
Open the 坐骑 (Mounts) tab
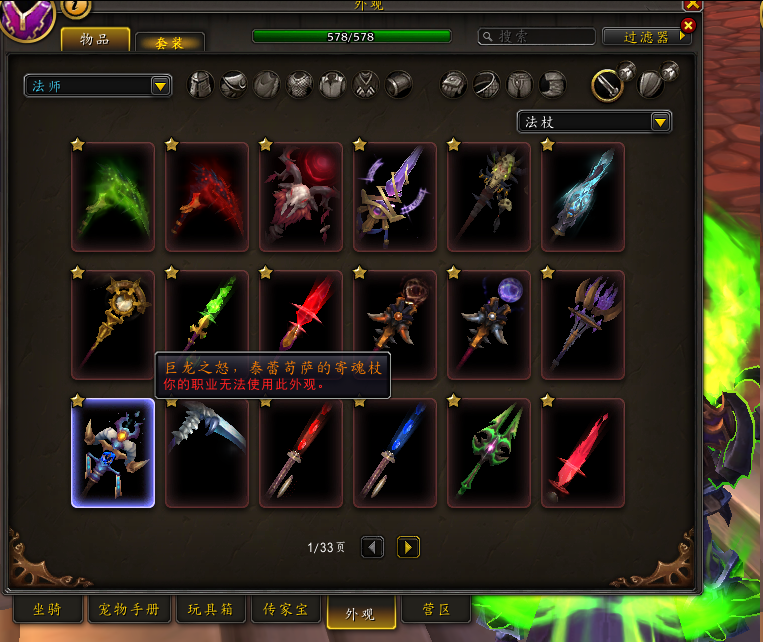pyautogui.click(x=48, y=609)
